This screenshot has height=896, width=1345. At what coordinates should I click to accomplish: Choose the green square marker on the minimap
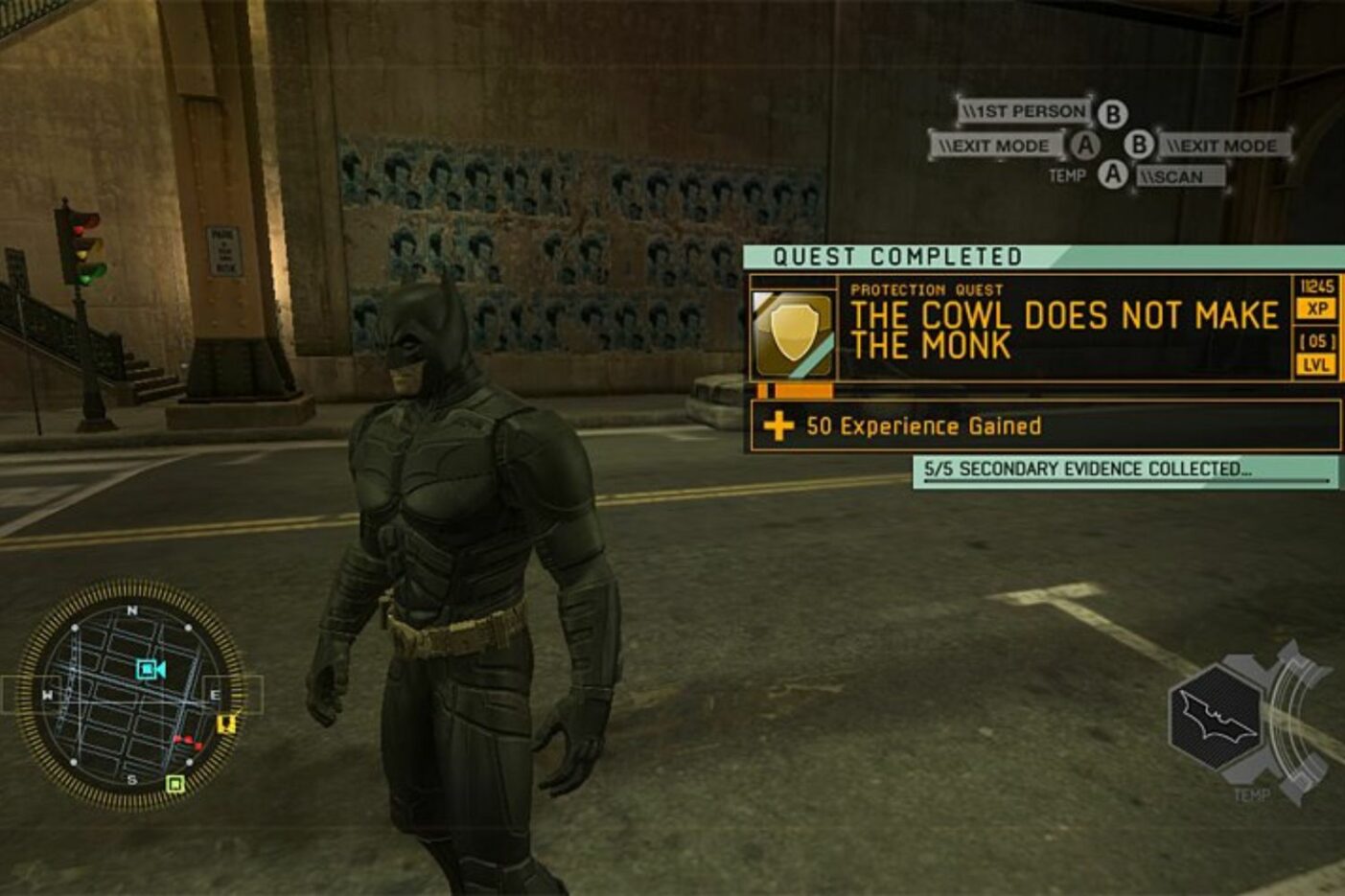click(174, 784)
